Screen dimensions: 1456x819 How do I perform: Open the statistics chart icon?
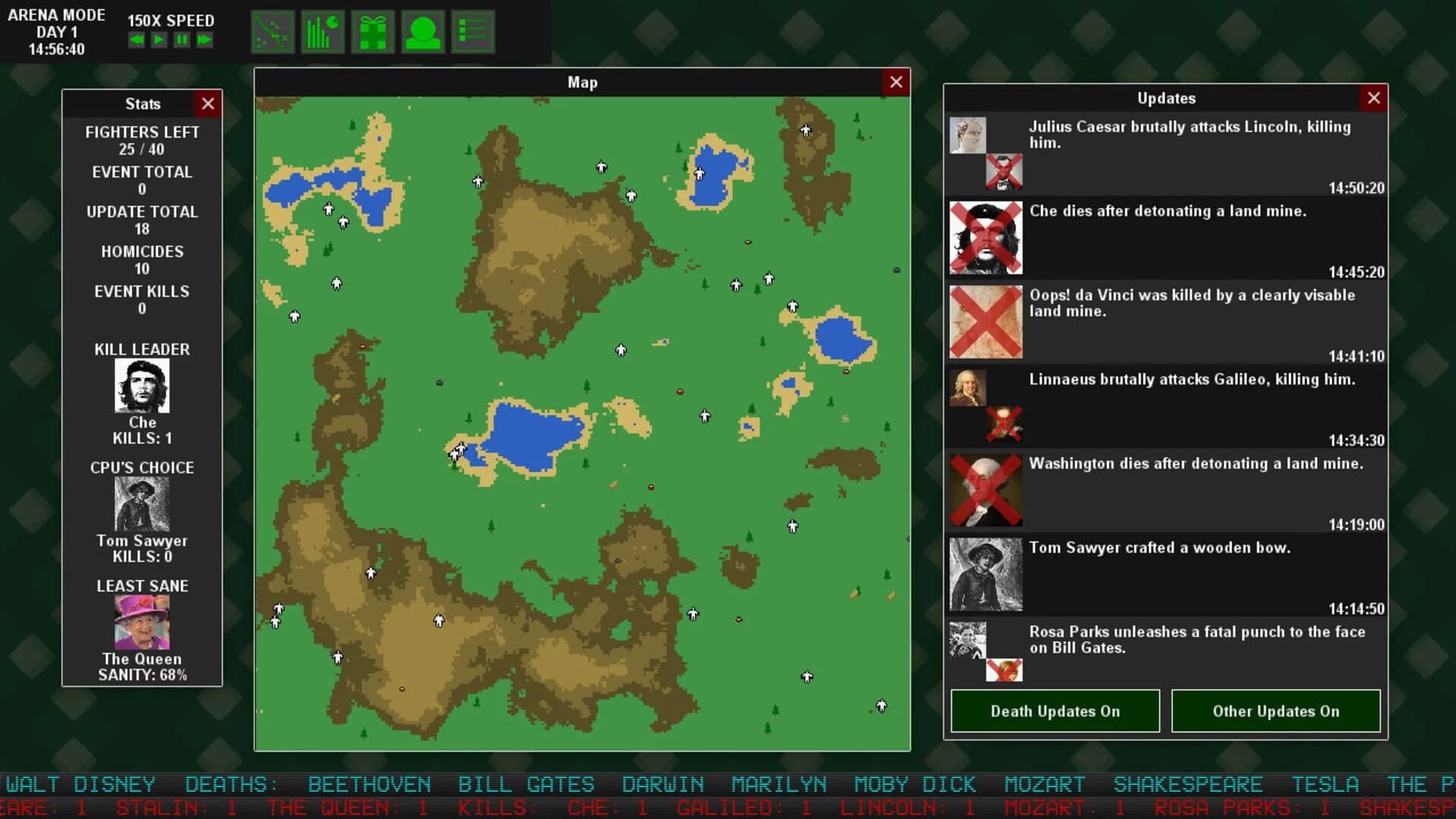pyautogui.click(x=322, y=31)
